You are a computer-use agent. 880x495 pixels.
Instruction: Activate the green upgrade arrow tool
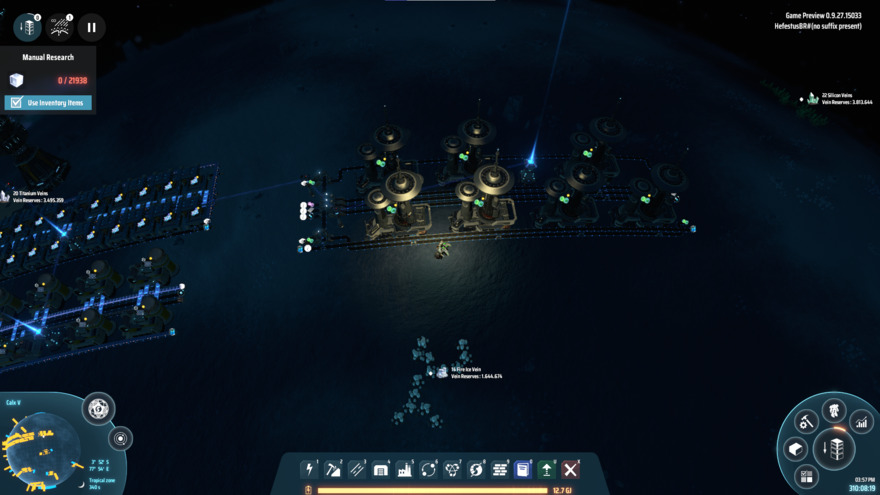(547, 469)
